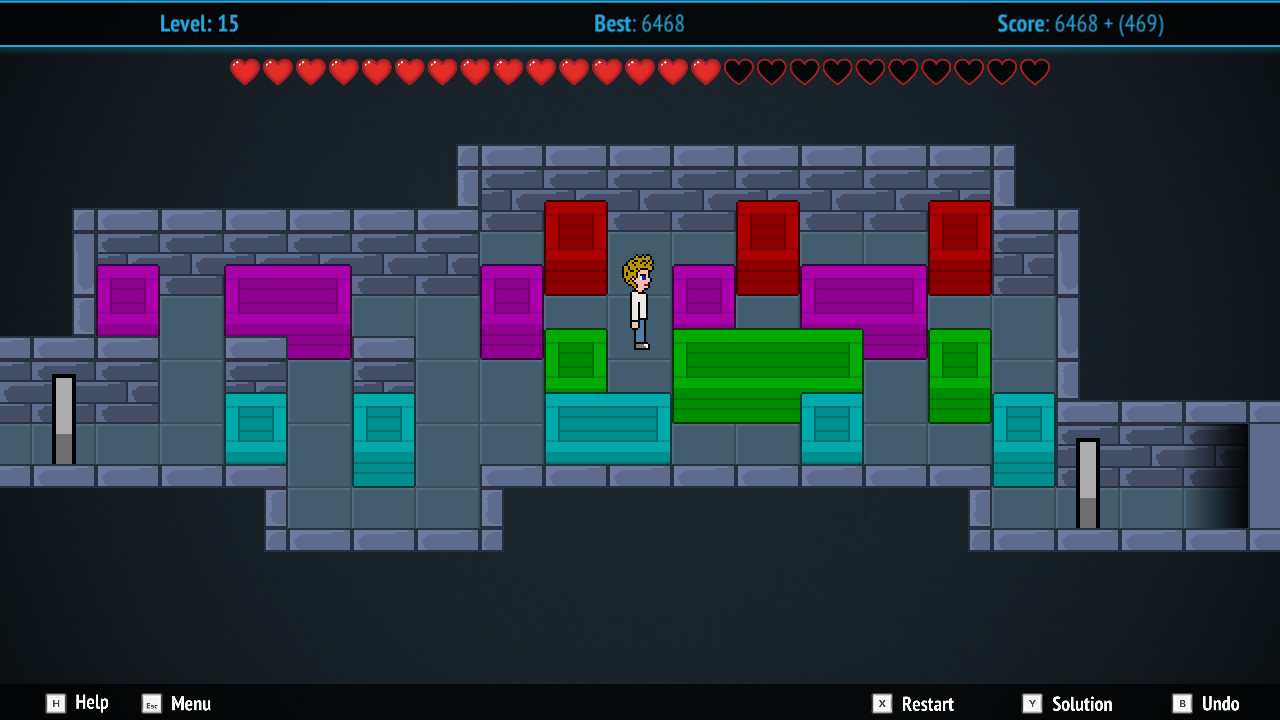Click the exit door on the right side
1280x720 pixels.
1087,485
